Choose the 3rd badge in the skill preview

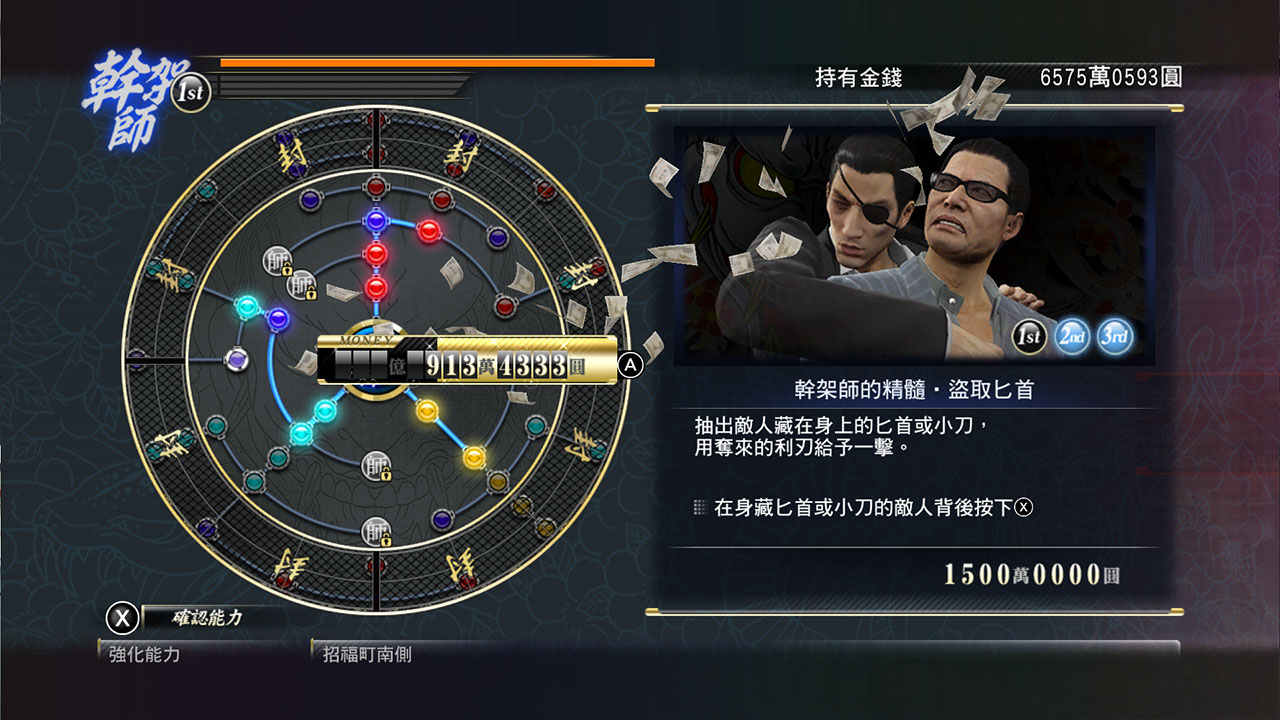tap(1113, 336)
